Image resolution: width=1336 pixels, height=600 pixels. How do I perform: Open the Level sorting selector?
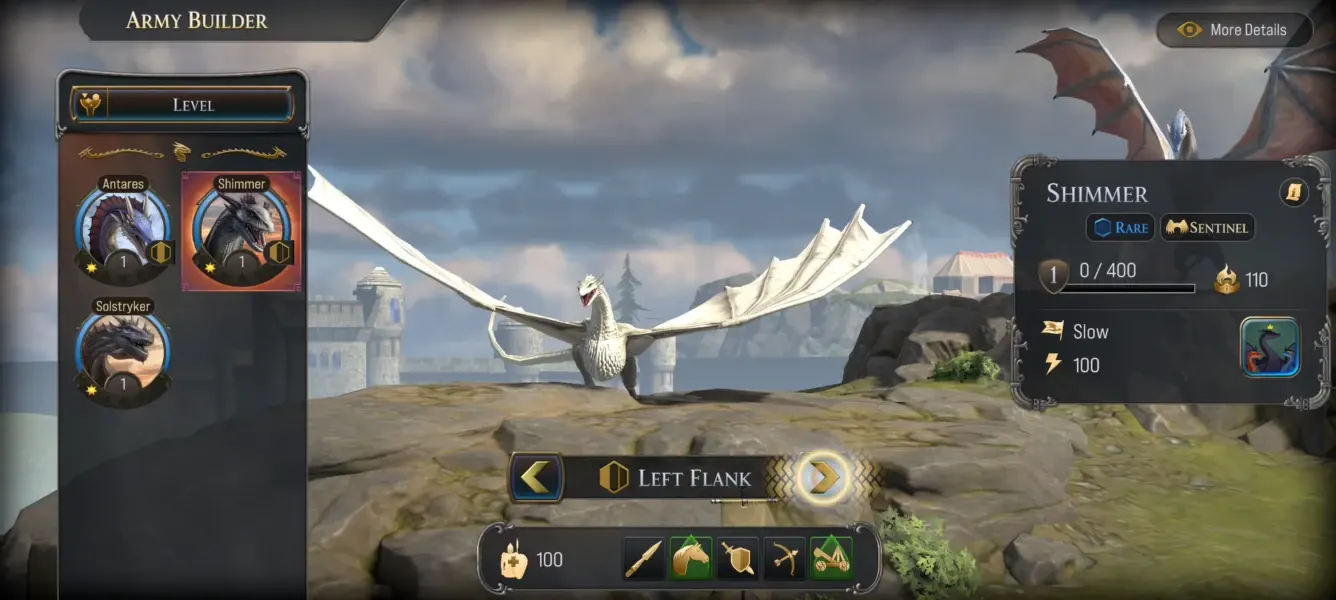(182, 105)
